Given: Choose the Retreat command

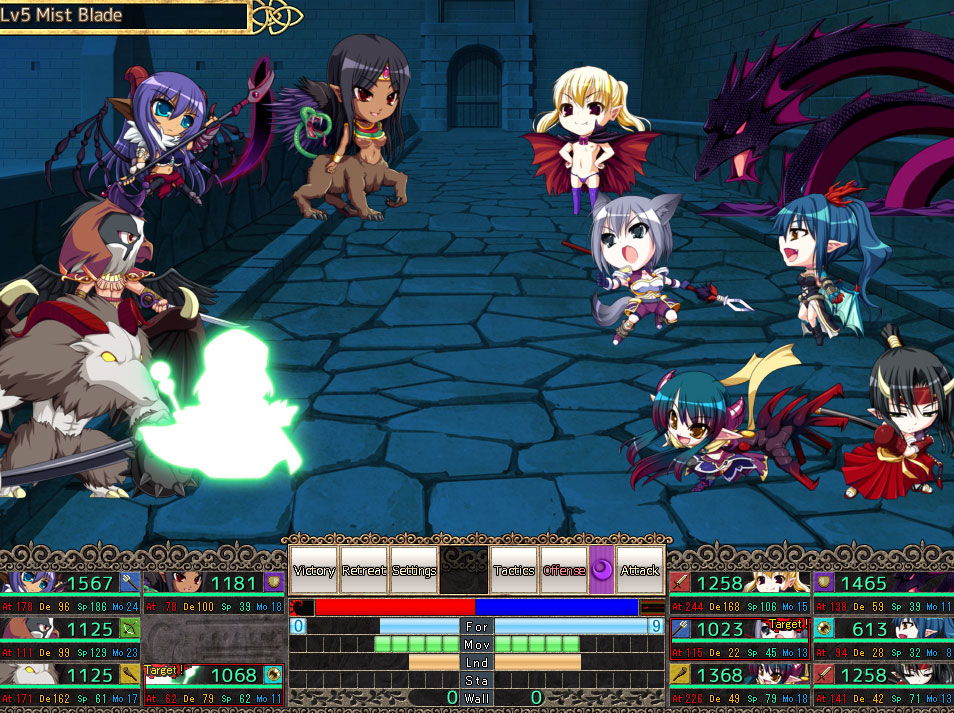Looking at the screenshot, I should coord(364,570).
